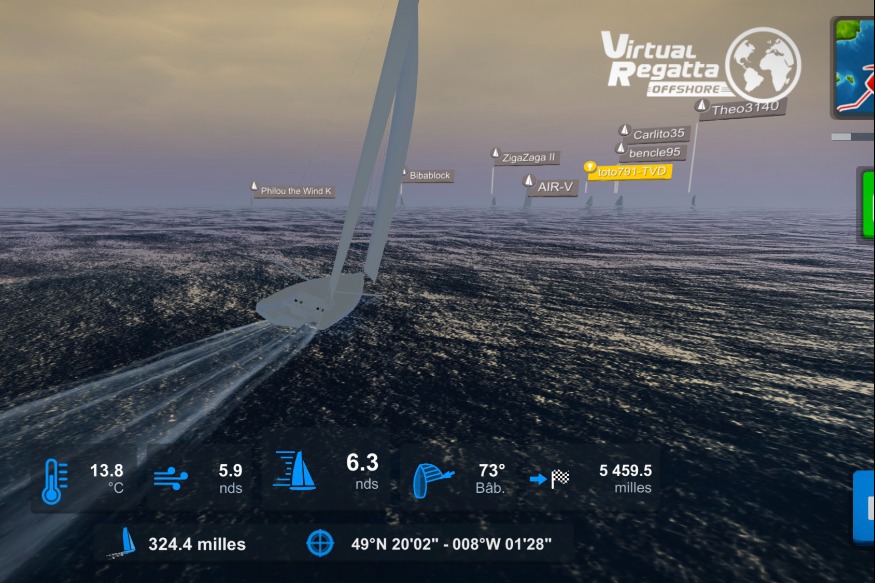Screen dimensions: 875x583
Task: Select the bencle95 boat name tag
Action: (654, 152)
